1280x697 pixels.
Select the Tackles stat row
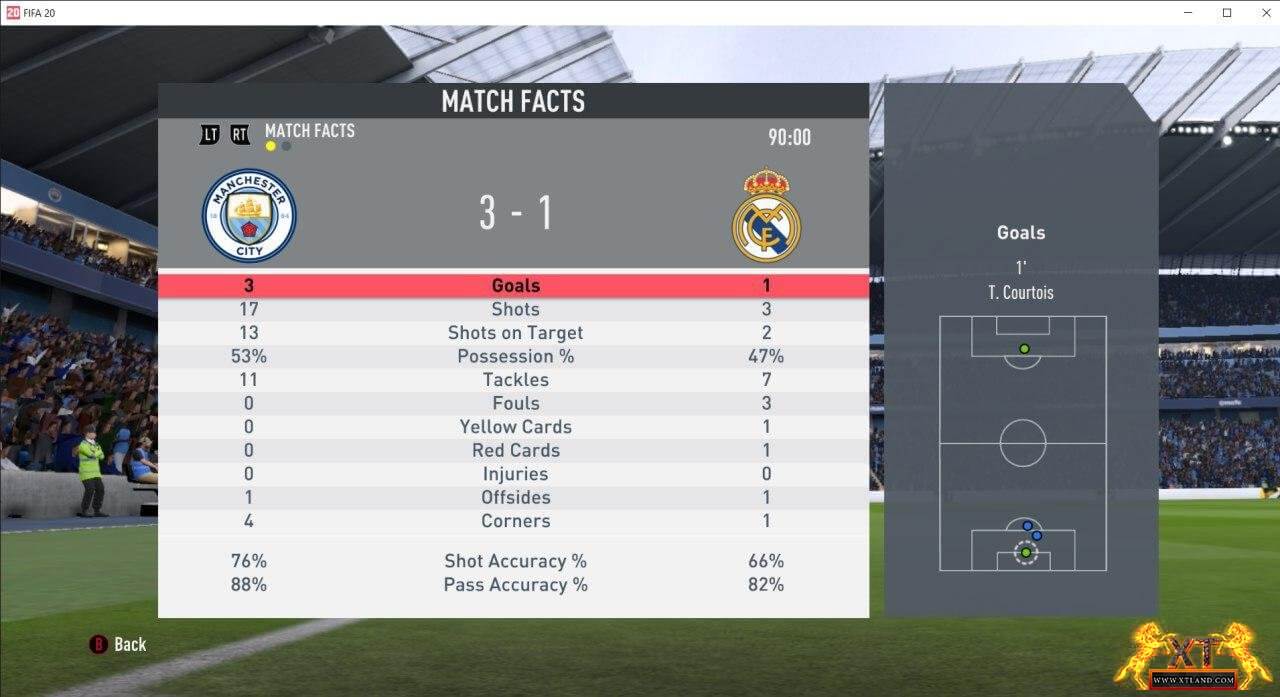tap(514, 380)
